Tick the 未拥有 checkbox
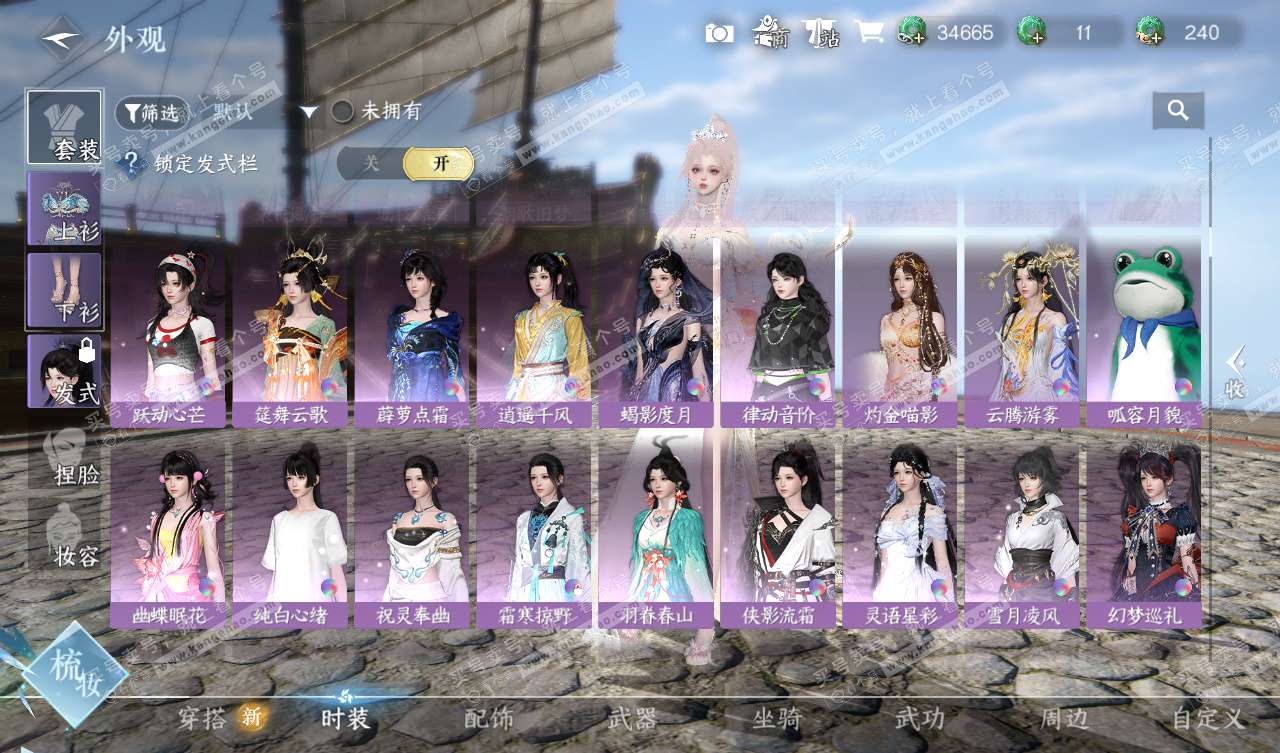1280x753 pixels. [343, 112]
